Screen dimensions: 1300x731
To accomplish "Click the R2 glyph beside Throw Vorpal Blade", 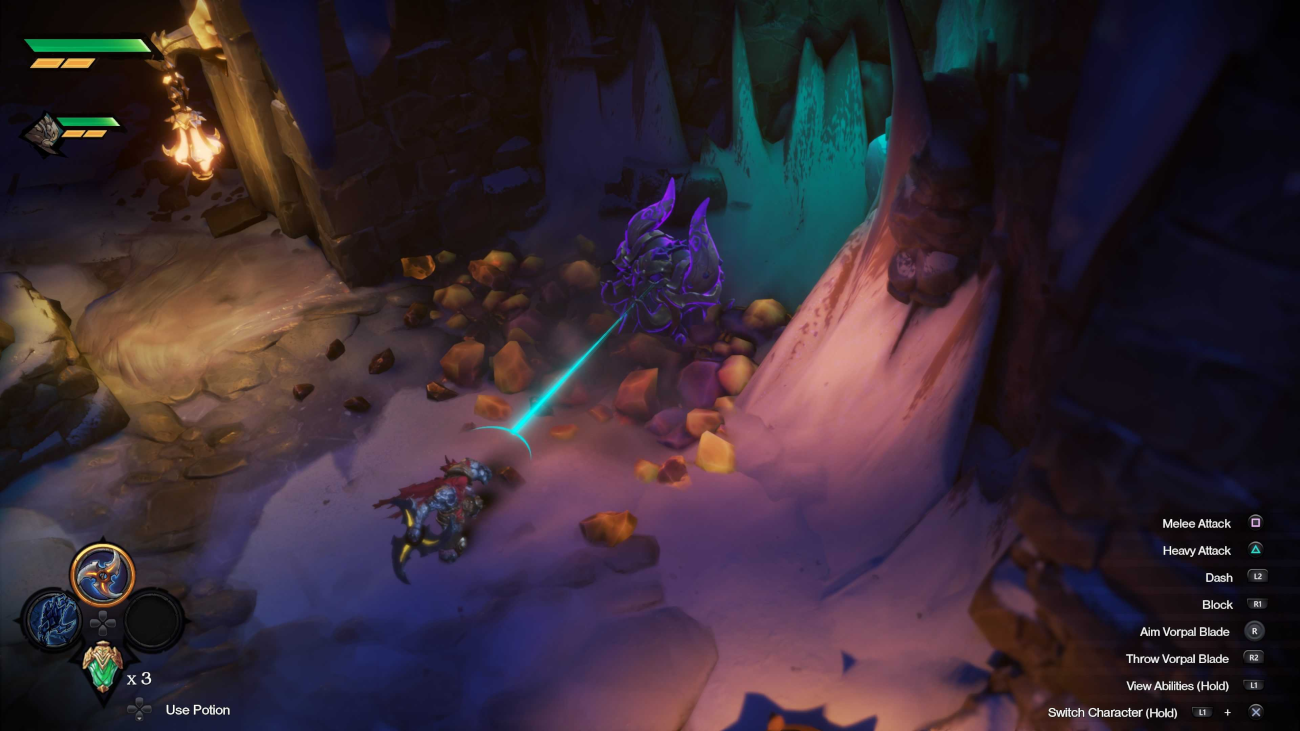I will pyautogui.click(x=1254, y=658).
